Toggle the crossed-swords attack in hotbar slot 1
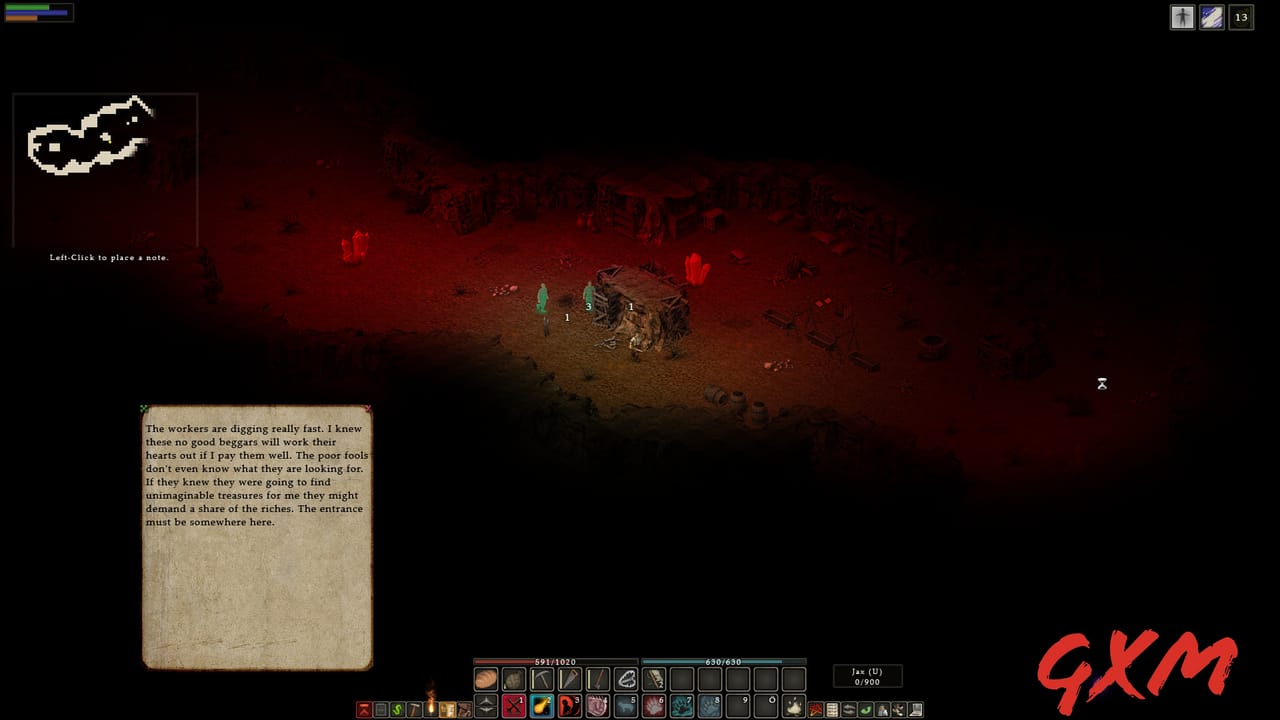Screen dimensions: 1280x720 click(513, 707)
